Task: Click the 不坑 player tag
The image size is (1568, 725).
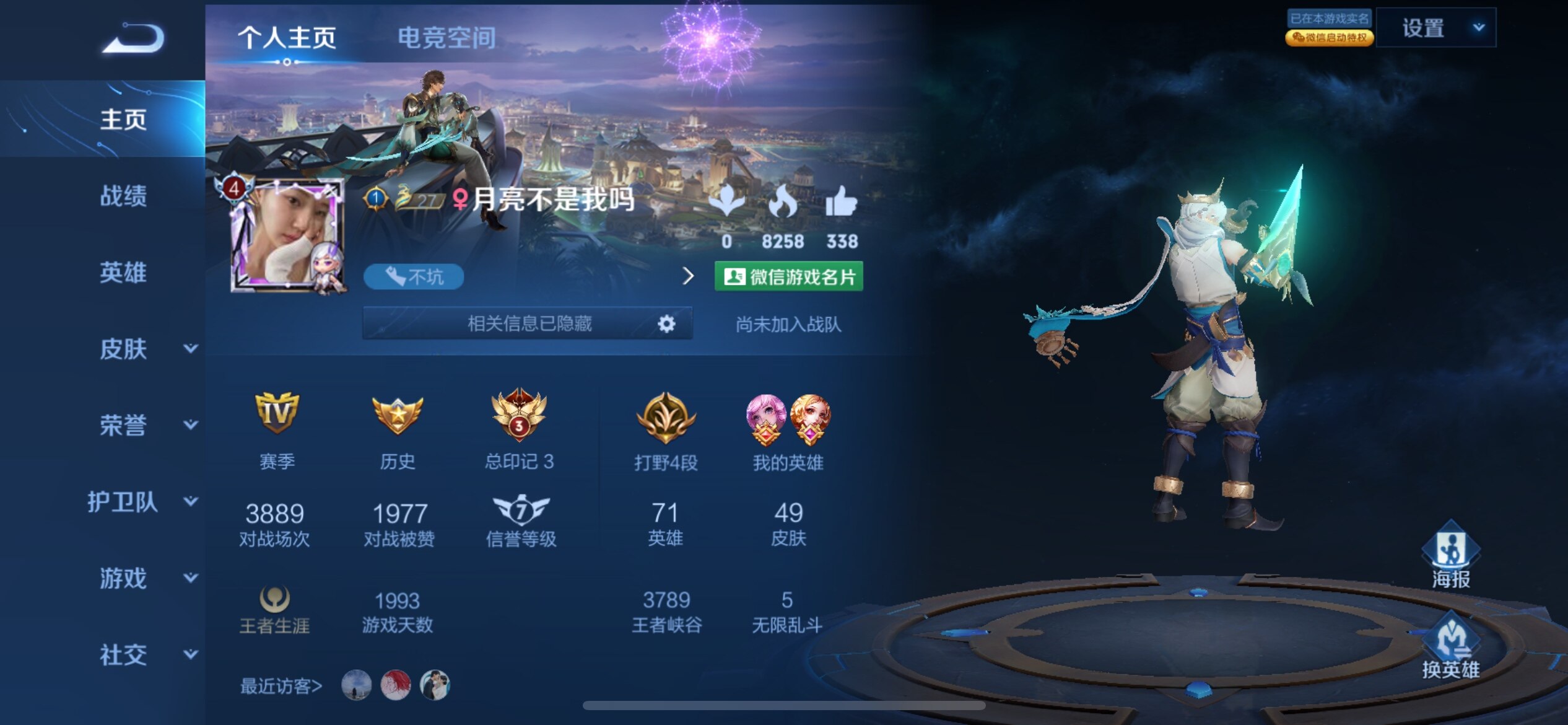Action: (x=414, y=276)
